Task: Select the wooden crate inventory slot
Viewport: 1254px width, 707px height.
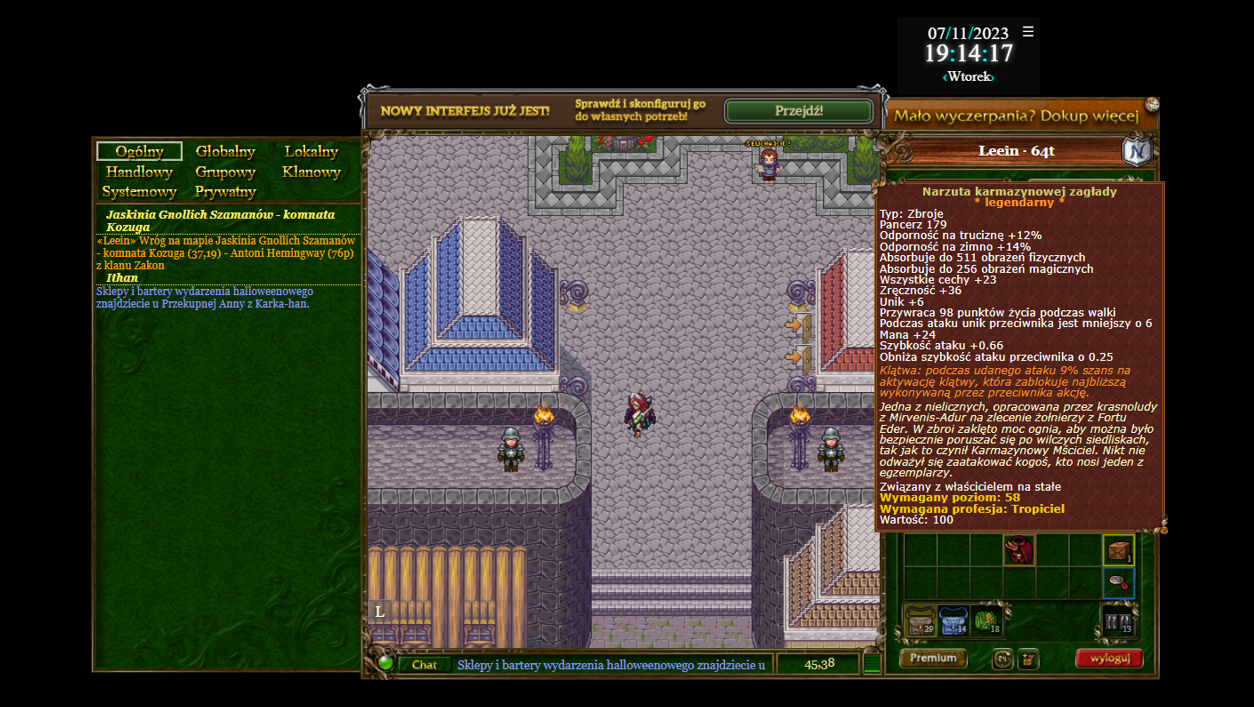Action: coord(1118,549)
